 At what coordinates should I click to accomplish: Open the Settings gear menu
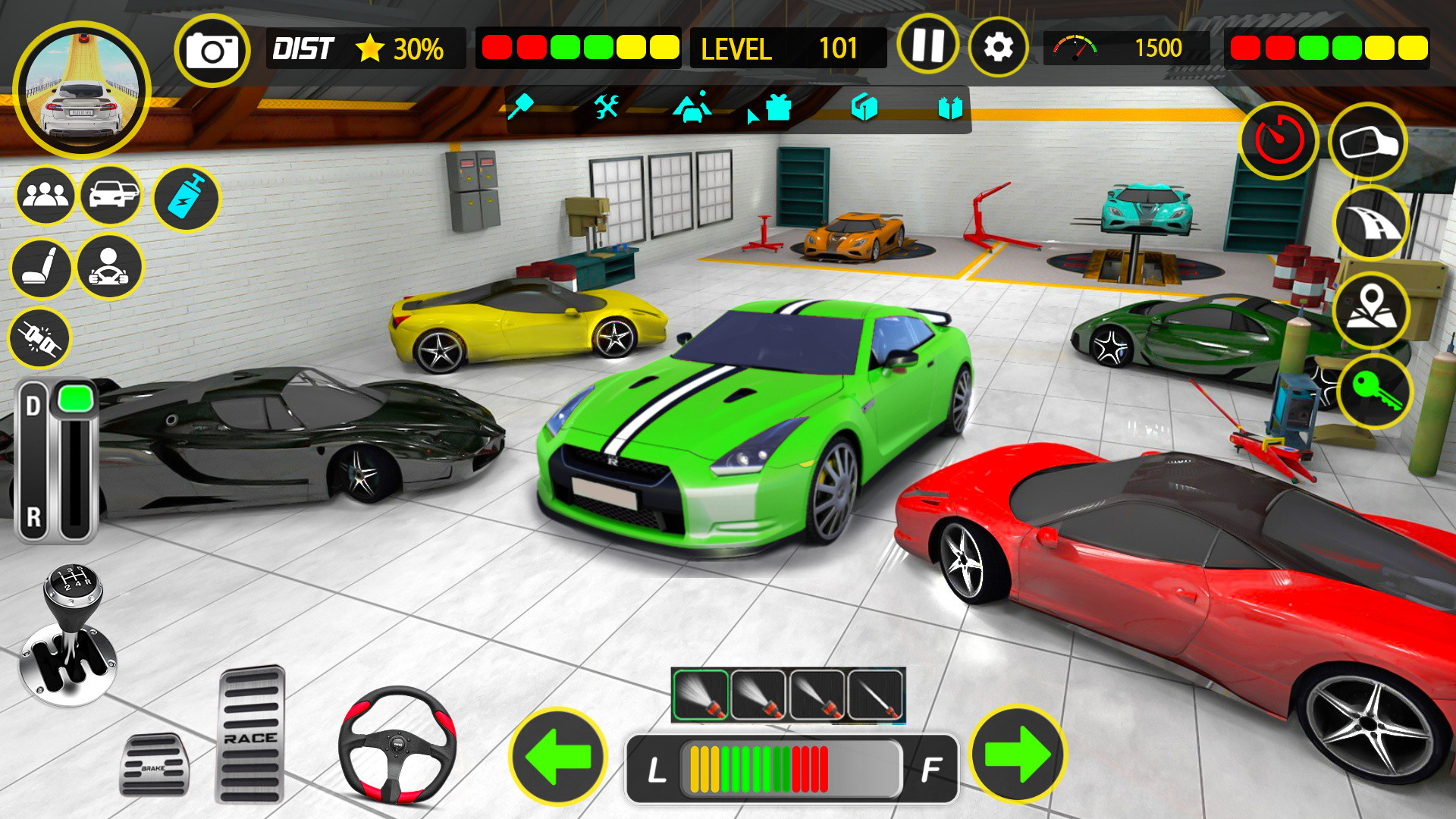click(x=997, y=47)
